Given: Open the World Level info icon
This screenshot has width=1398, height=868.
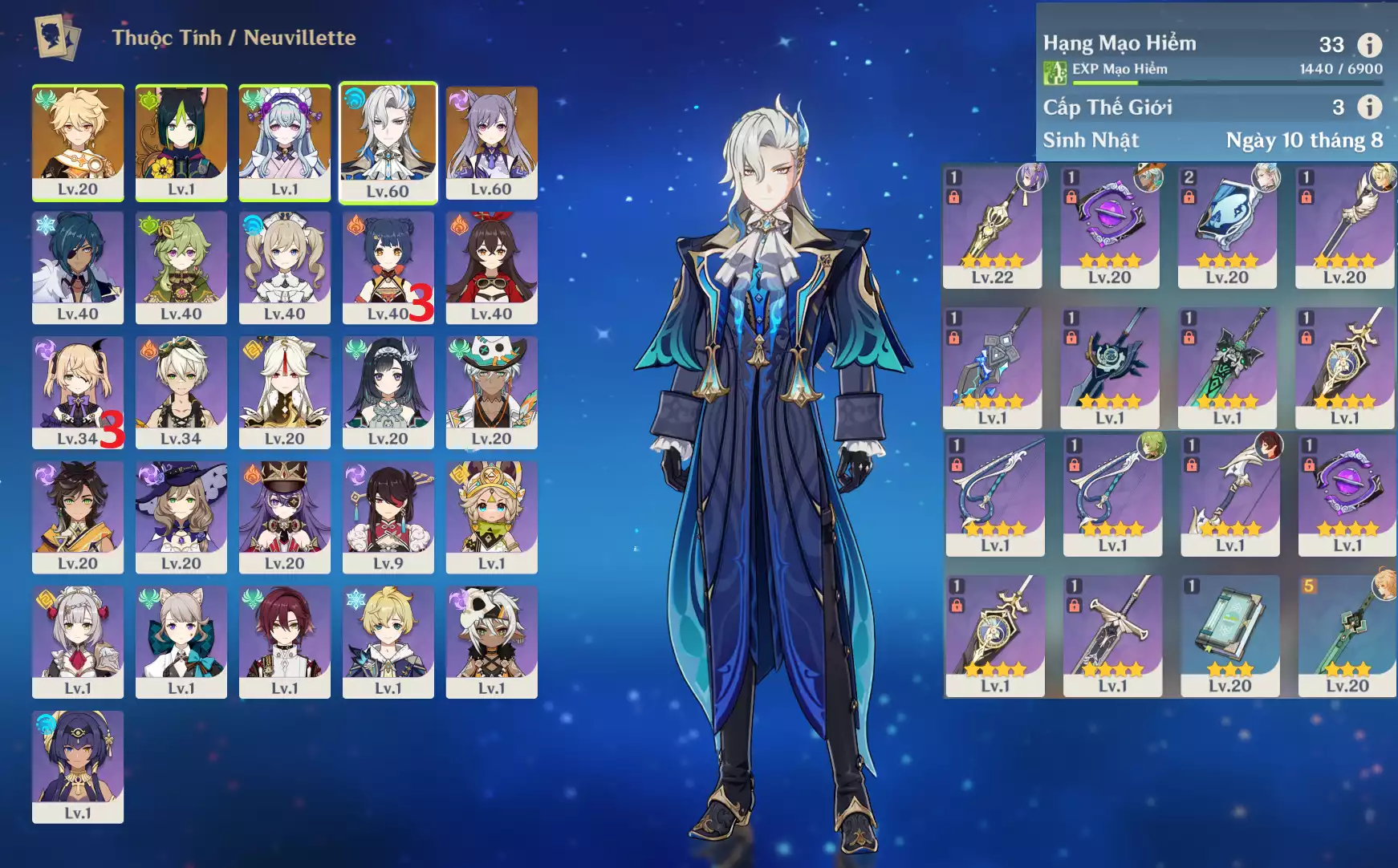Looking at the screenshot, I should point(1369,107).
